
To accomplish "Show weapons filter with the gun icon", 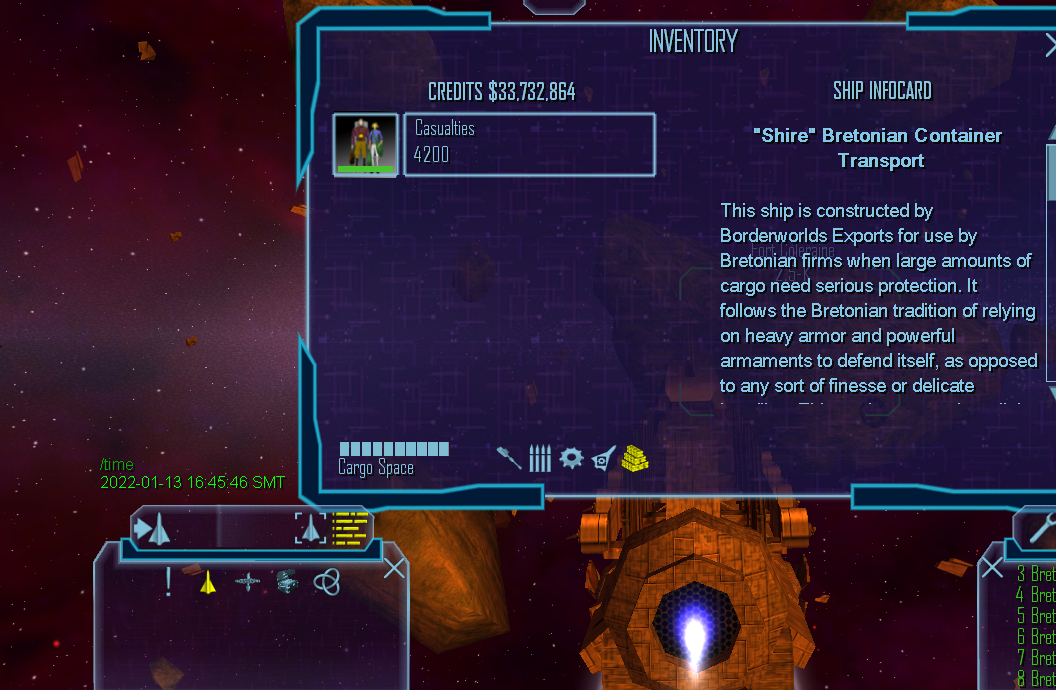I will (509, 458).
